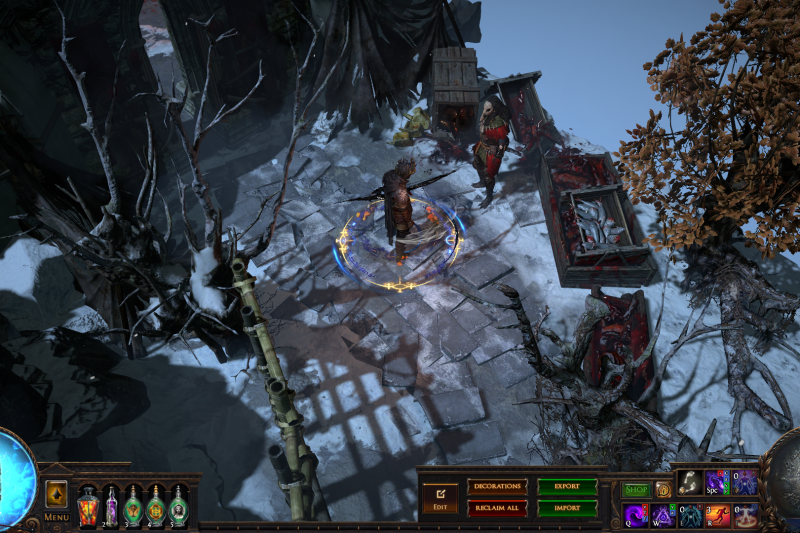Import a hideout layout
Viewport: 800px width, 533px height.
point(567,508)
